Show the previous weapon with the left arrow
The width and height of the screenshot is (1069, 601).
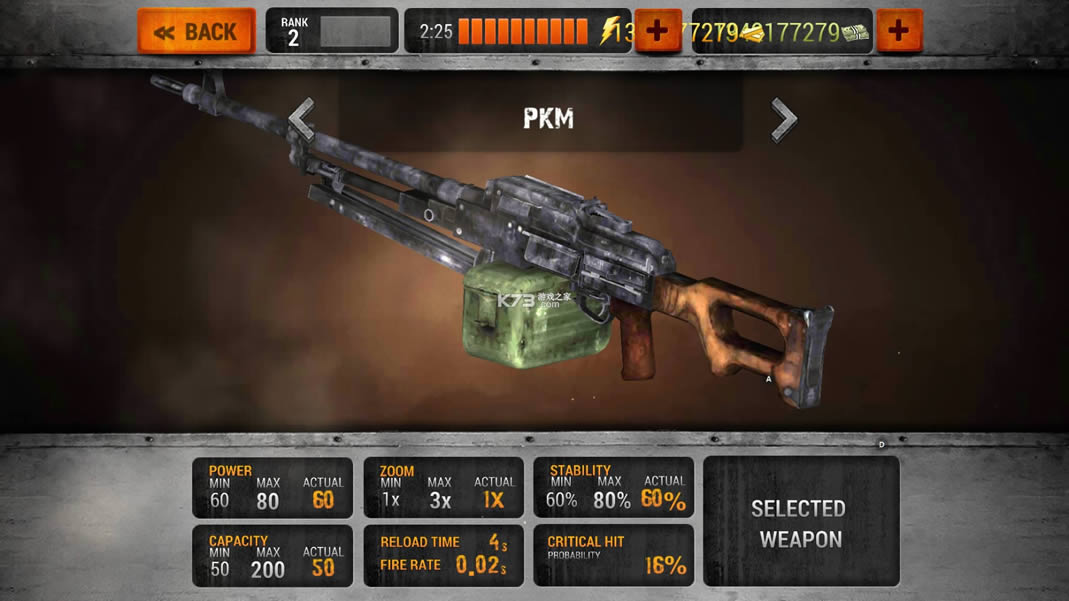click(x=302, y=119)
